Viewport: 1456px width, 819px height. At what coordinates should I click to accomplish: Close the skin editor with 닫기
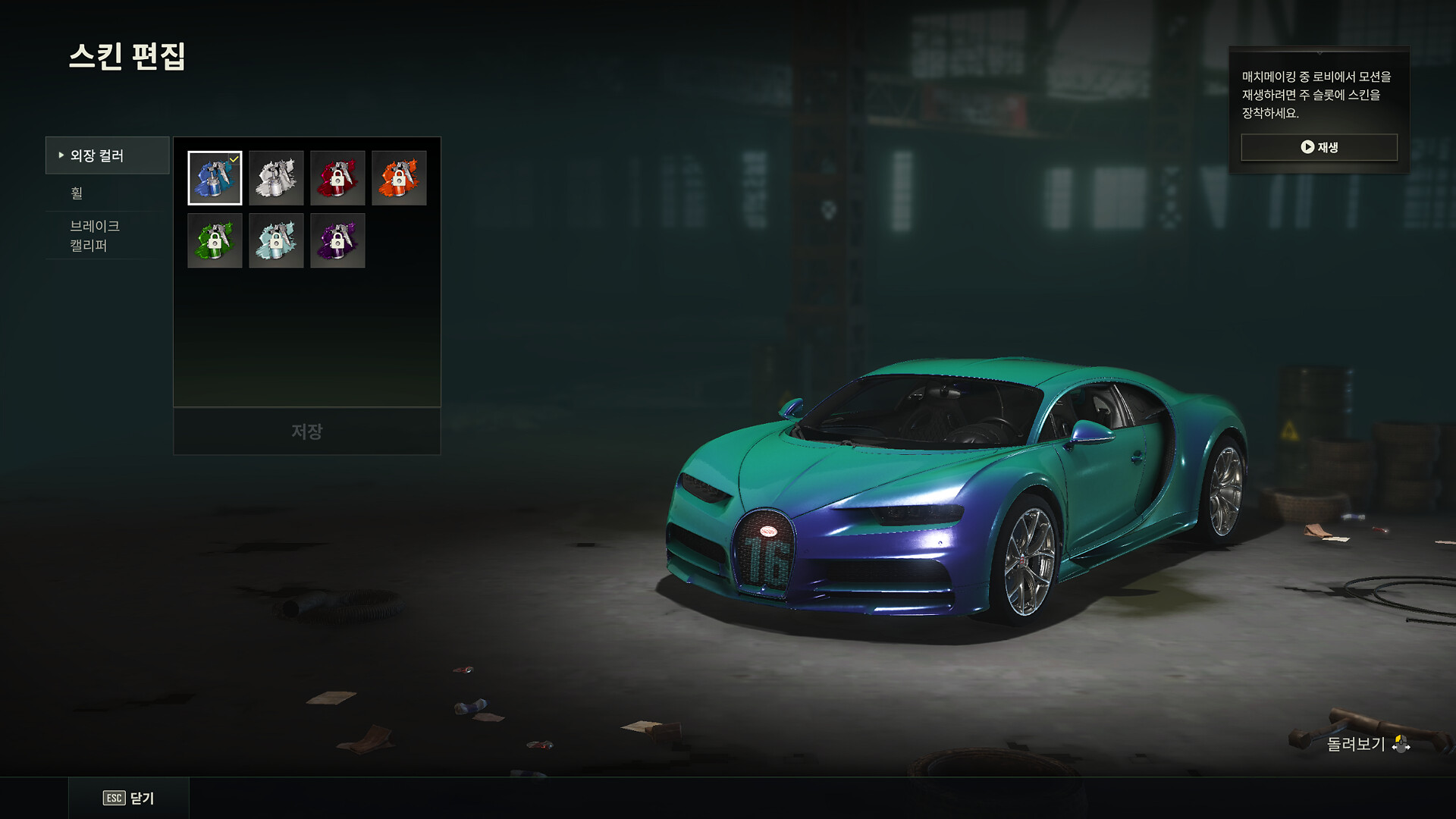click(x=129, y=798)
